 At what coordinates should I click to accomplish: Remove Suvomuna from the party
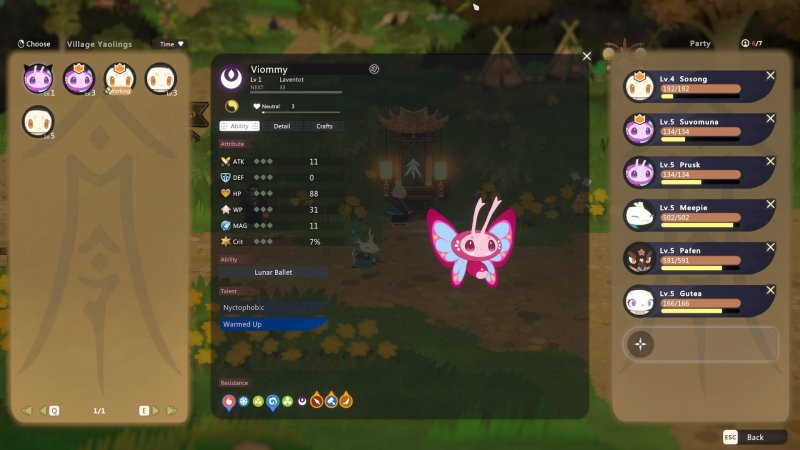pos(770,119)
